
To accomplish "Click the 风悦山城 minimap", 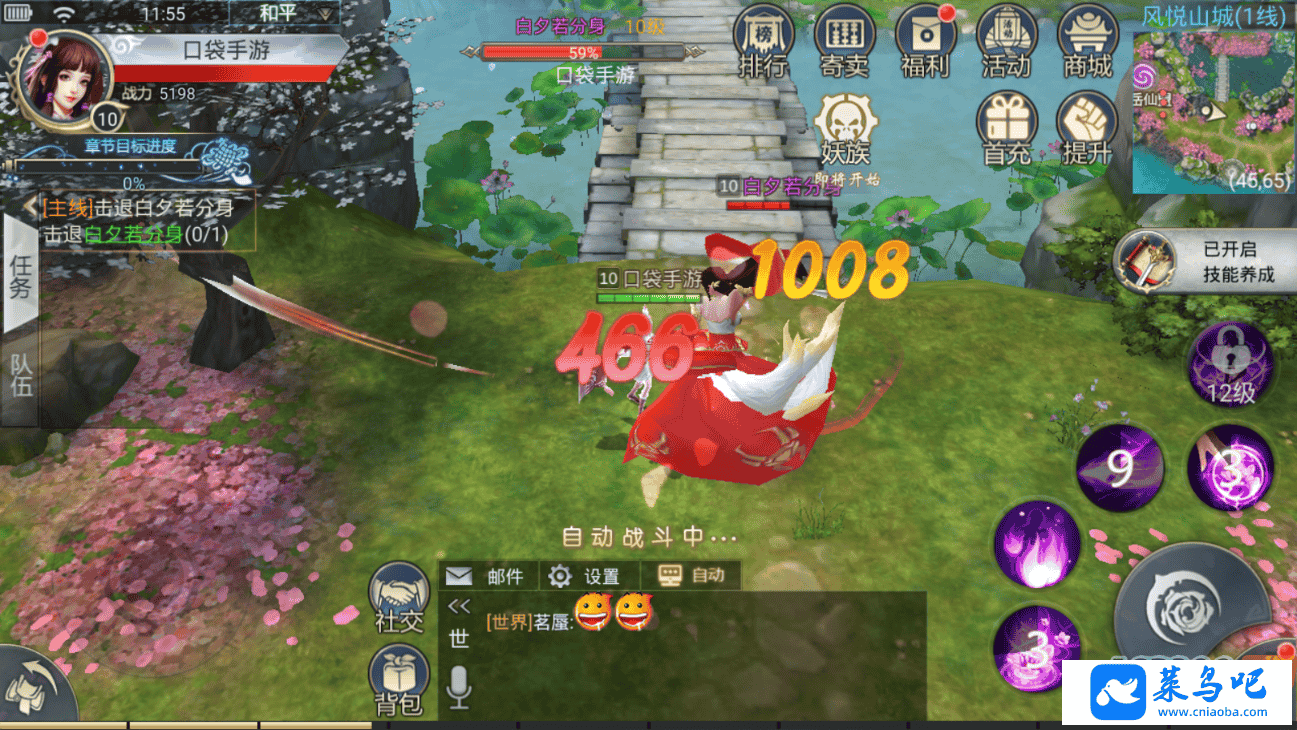I will click(1213, 110).
